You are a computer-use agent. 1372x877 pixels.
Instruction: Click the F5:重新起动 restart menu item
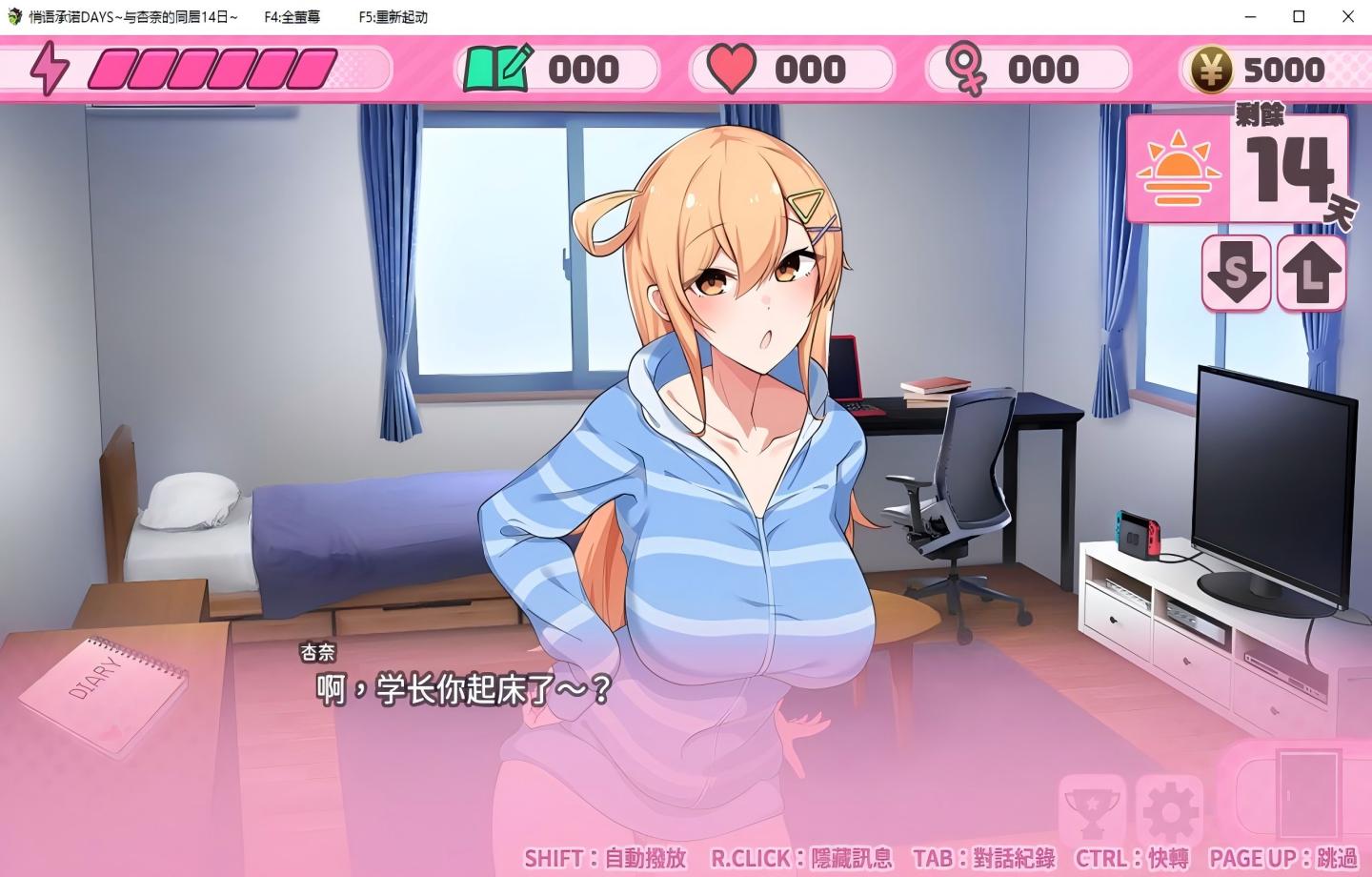tap(394, 16)
